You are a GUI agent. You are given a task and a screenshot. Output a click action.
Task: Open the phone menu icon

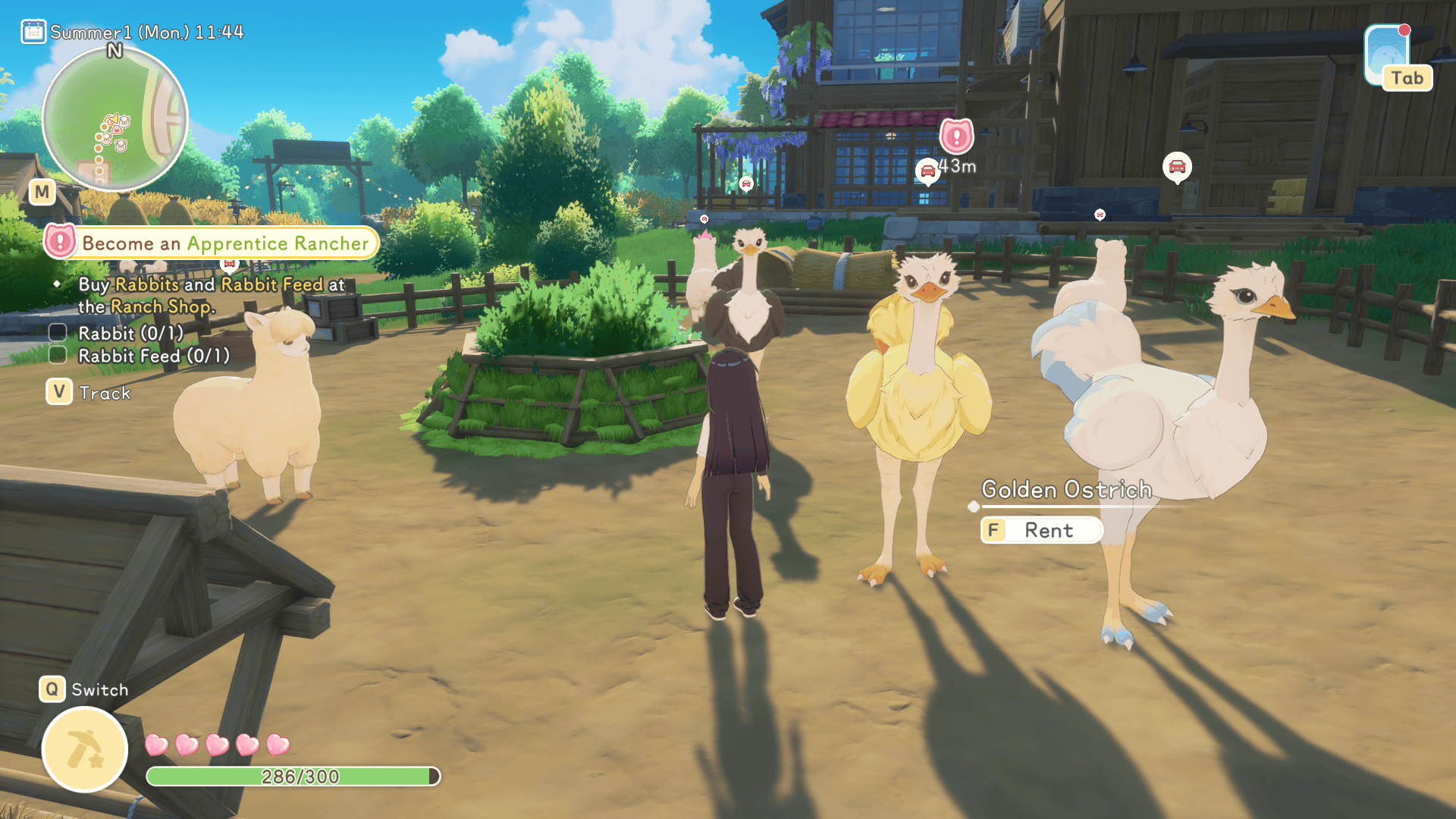[1388, 57]
